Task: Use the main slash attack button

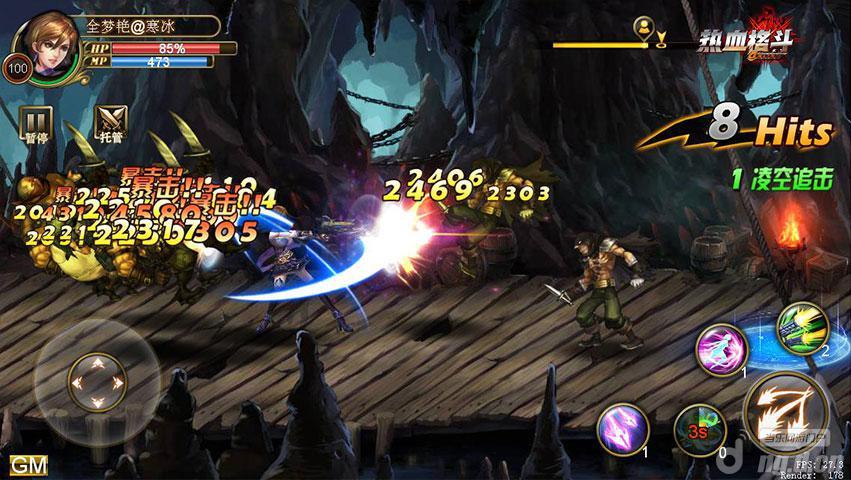Action: click(787, 411)
